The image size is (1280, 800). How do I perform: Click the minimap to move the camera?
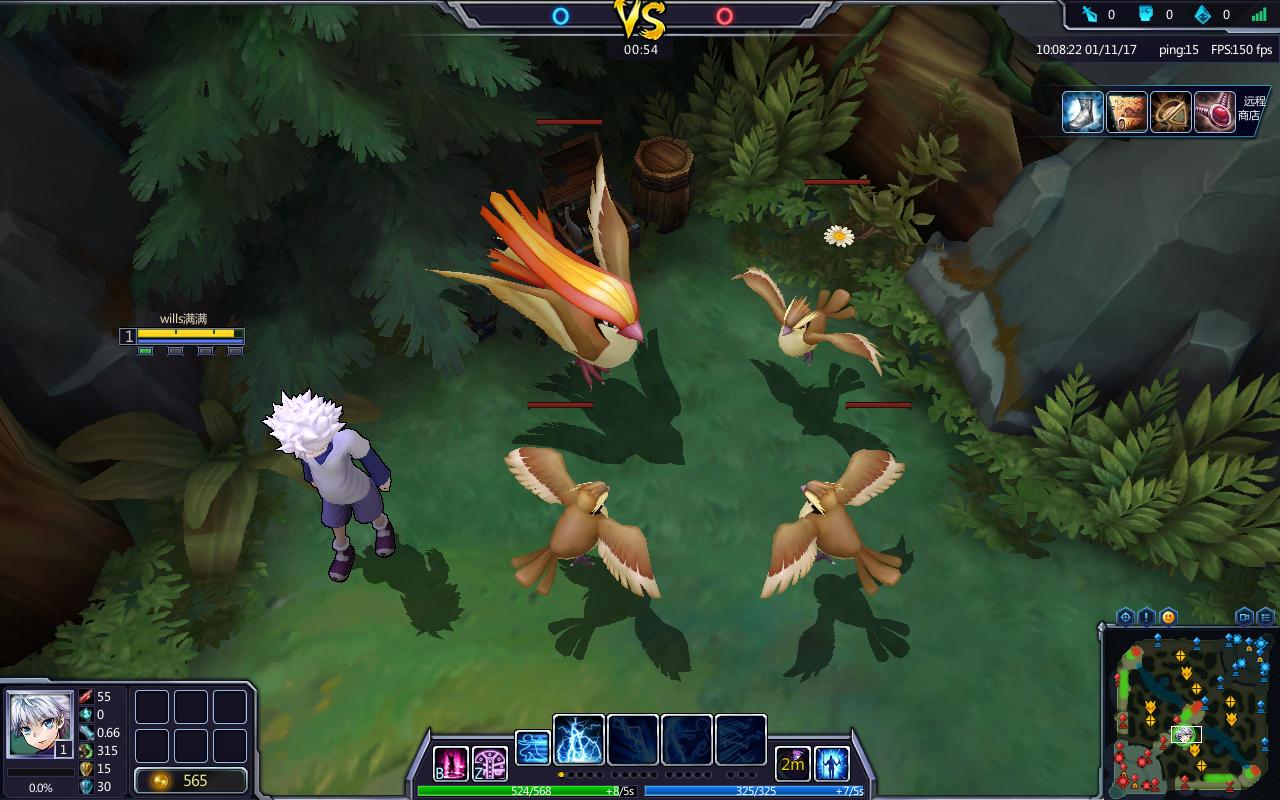pos(1188,711)
